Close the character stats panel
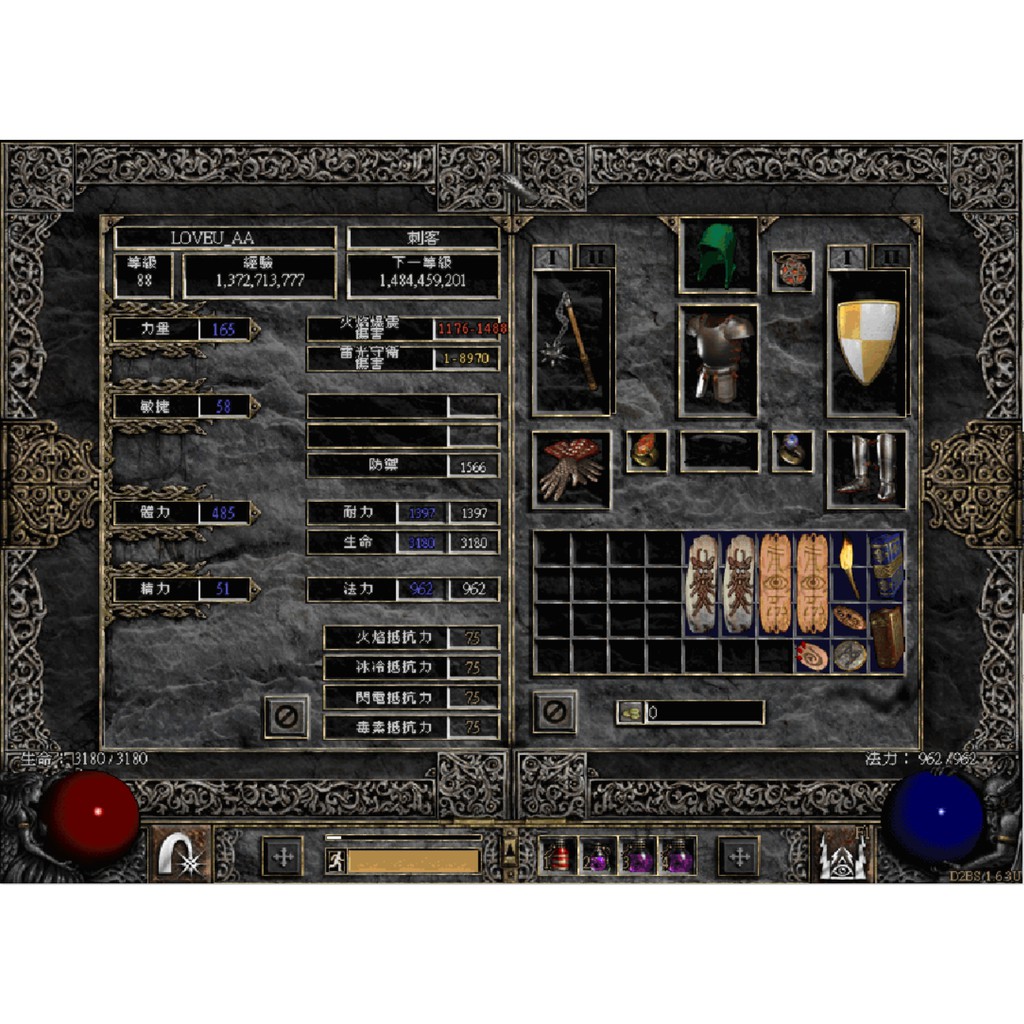The height and width of the screenshot is (1024, 1024). 286,716
